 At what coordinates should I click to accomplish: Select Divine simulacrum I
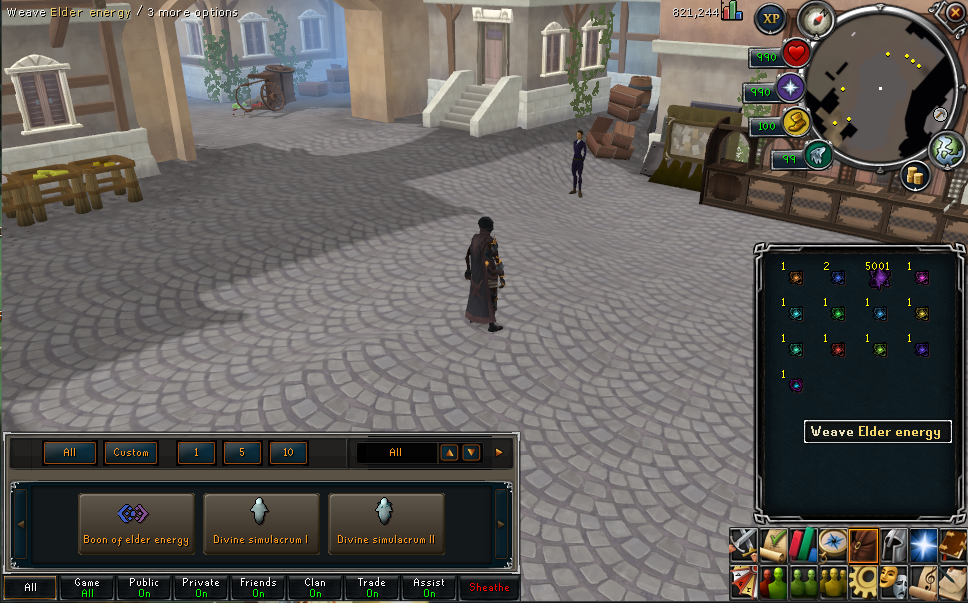[260, 523]
